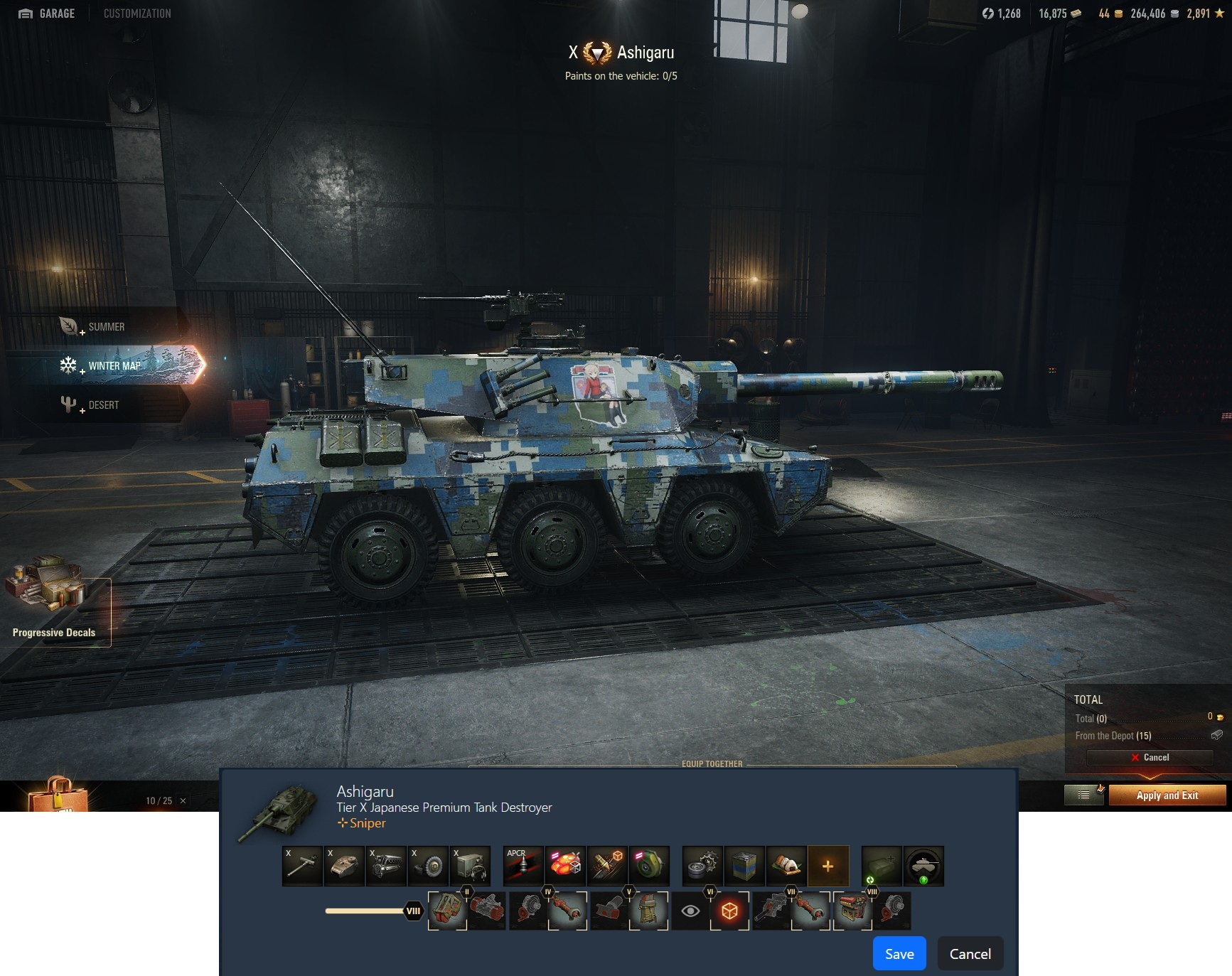Click Apply and Exit

tap(1167, 795)
